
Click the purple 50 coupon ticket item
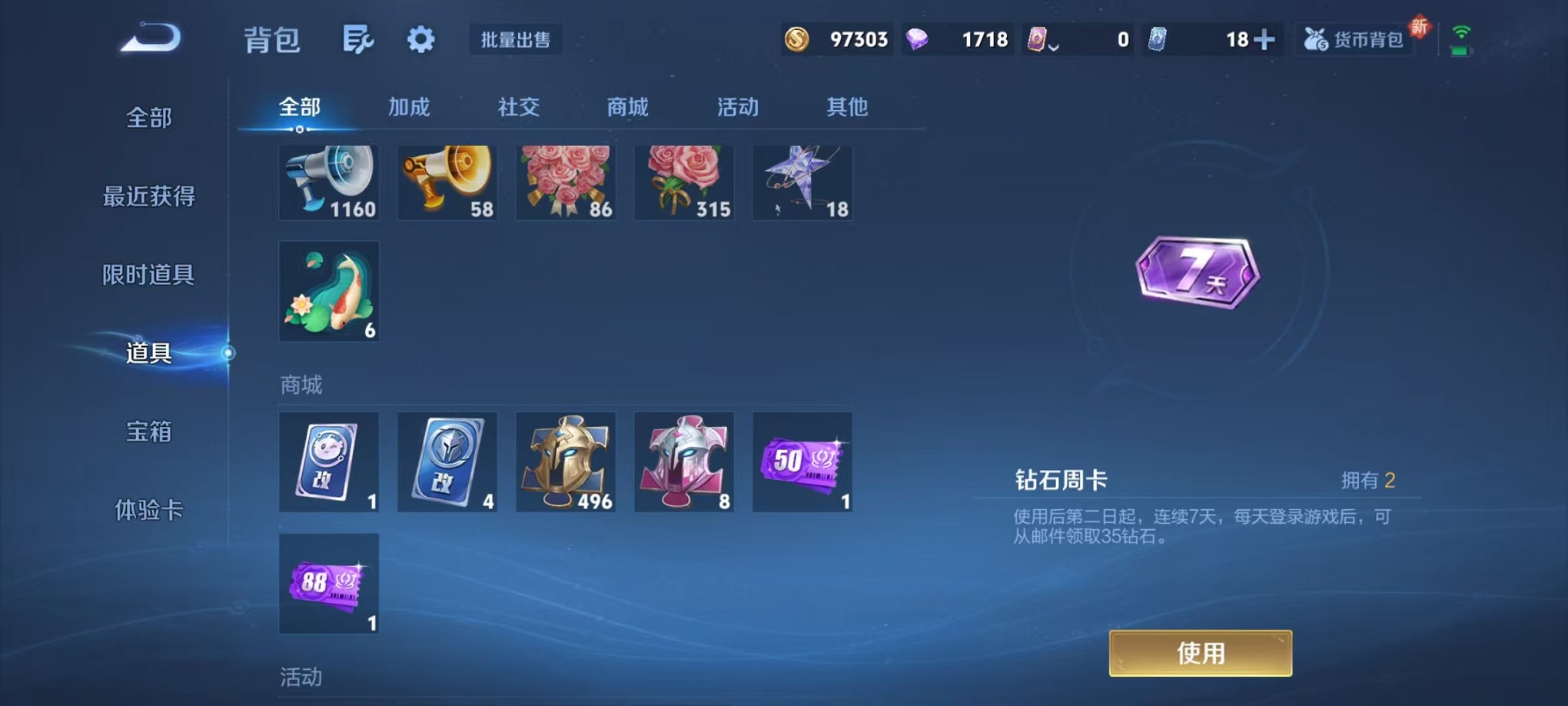(x=802, y=461)
